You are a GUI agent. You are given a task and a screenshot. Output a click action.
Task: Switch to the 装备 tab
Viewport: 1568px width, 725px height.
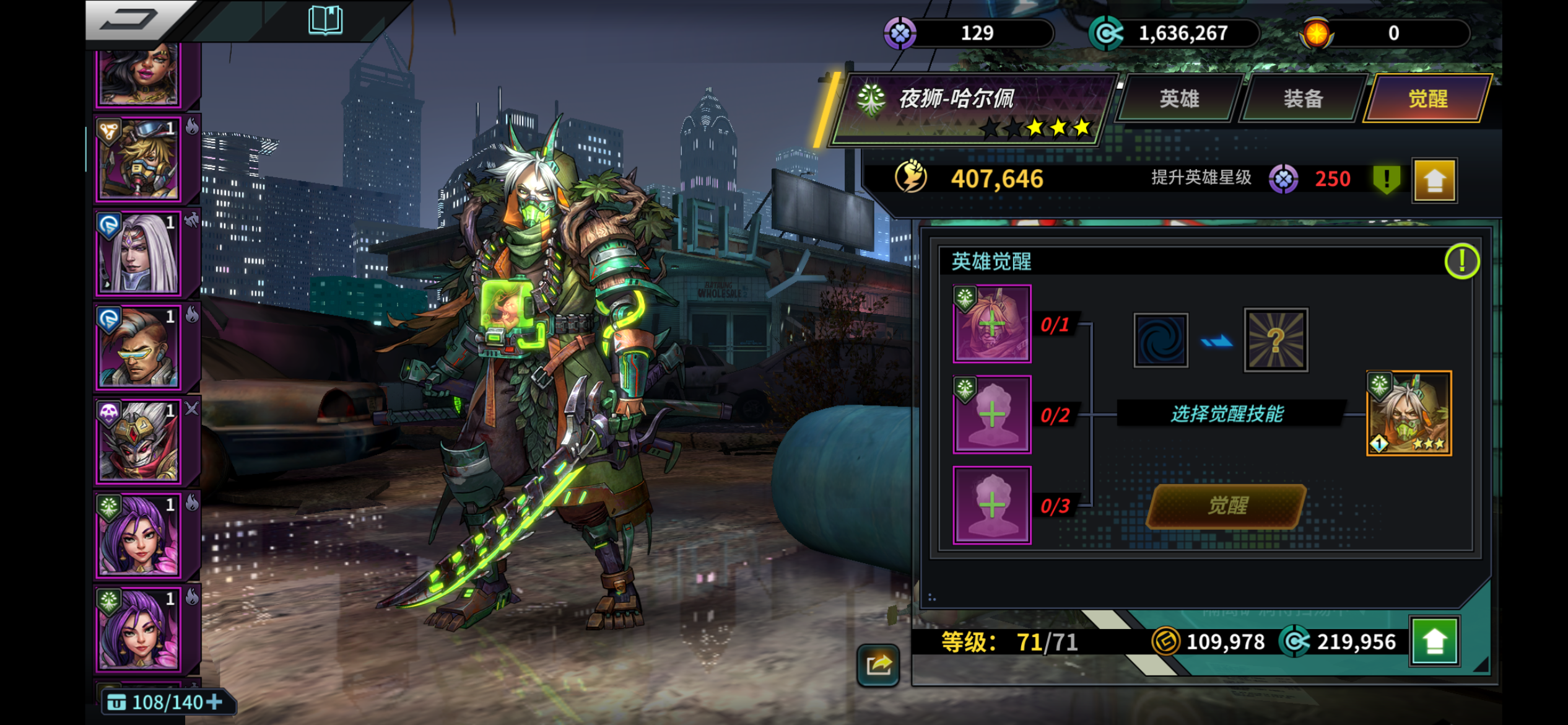1303,99
